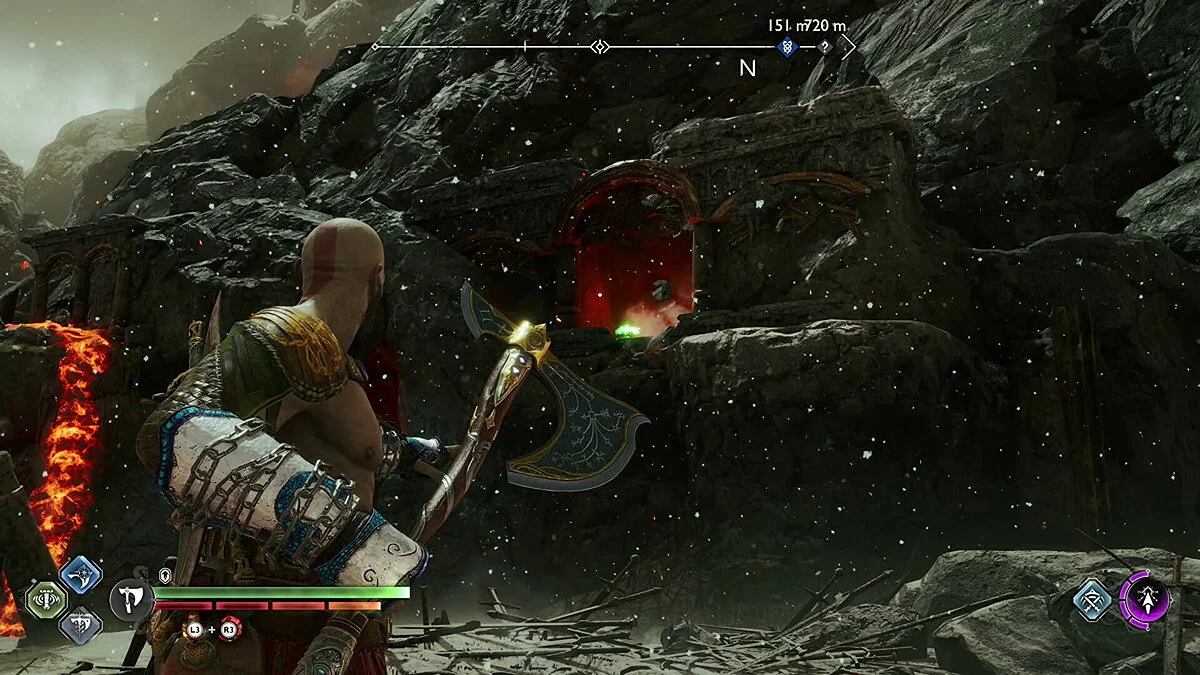Click the compass center diamond indicator
Viewport: 1200px width, 675px height.
tap(599, 47)
